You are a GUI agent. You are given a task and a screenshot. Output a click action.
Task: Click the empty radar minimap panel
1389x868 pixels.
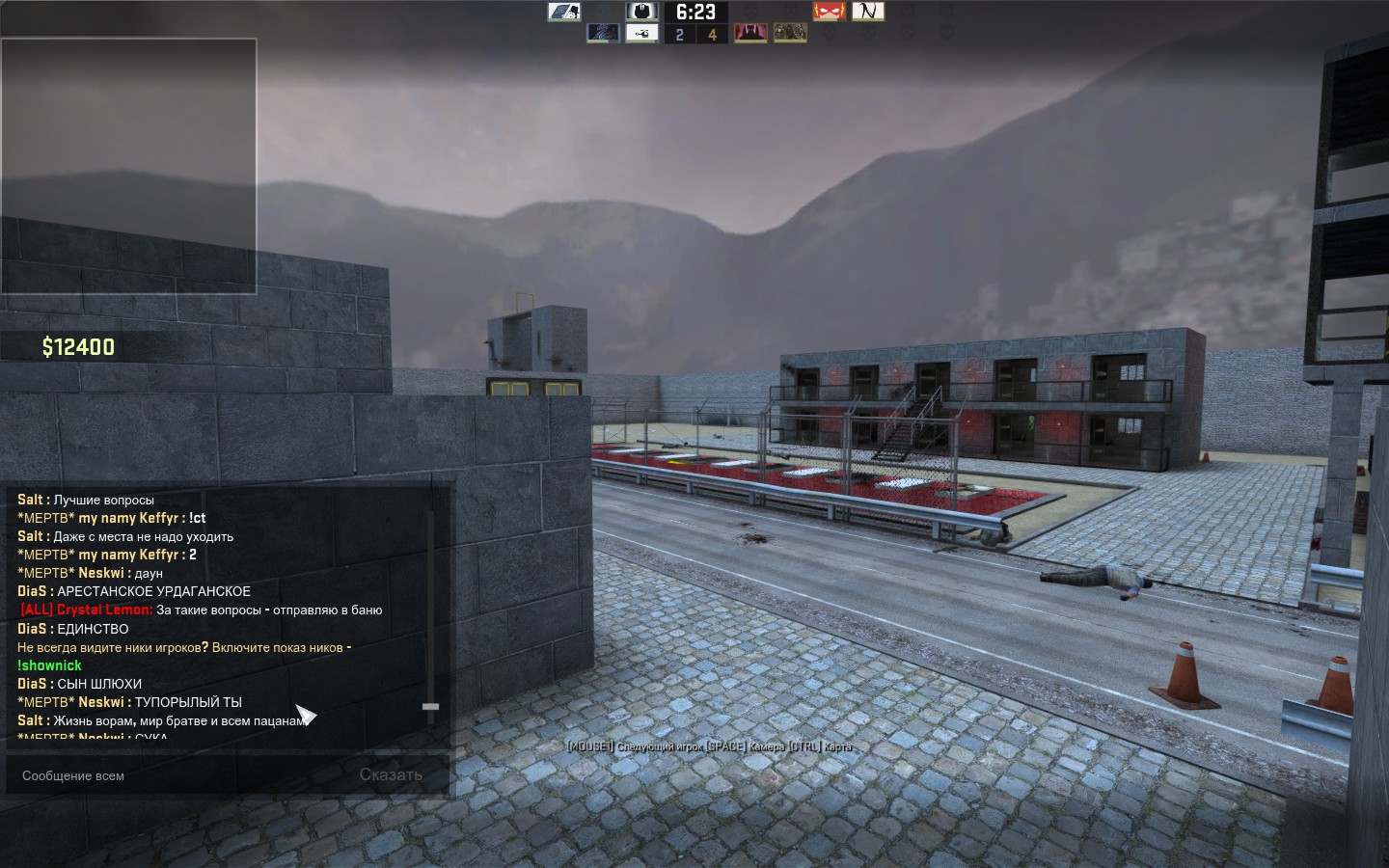(x=128, y=166)
